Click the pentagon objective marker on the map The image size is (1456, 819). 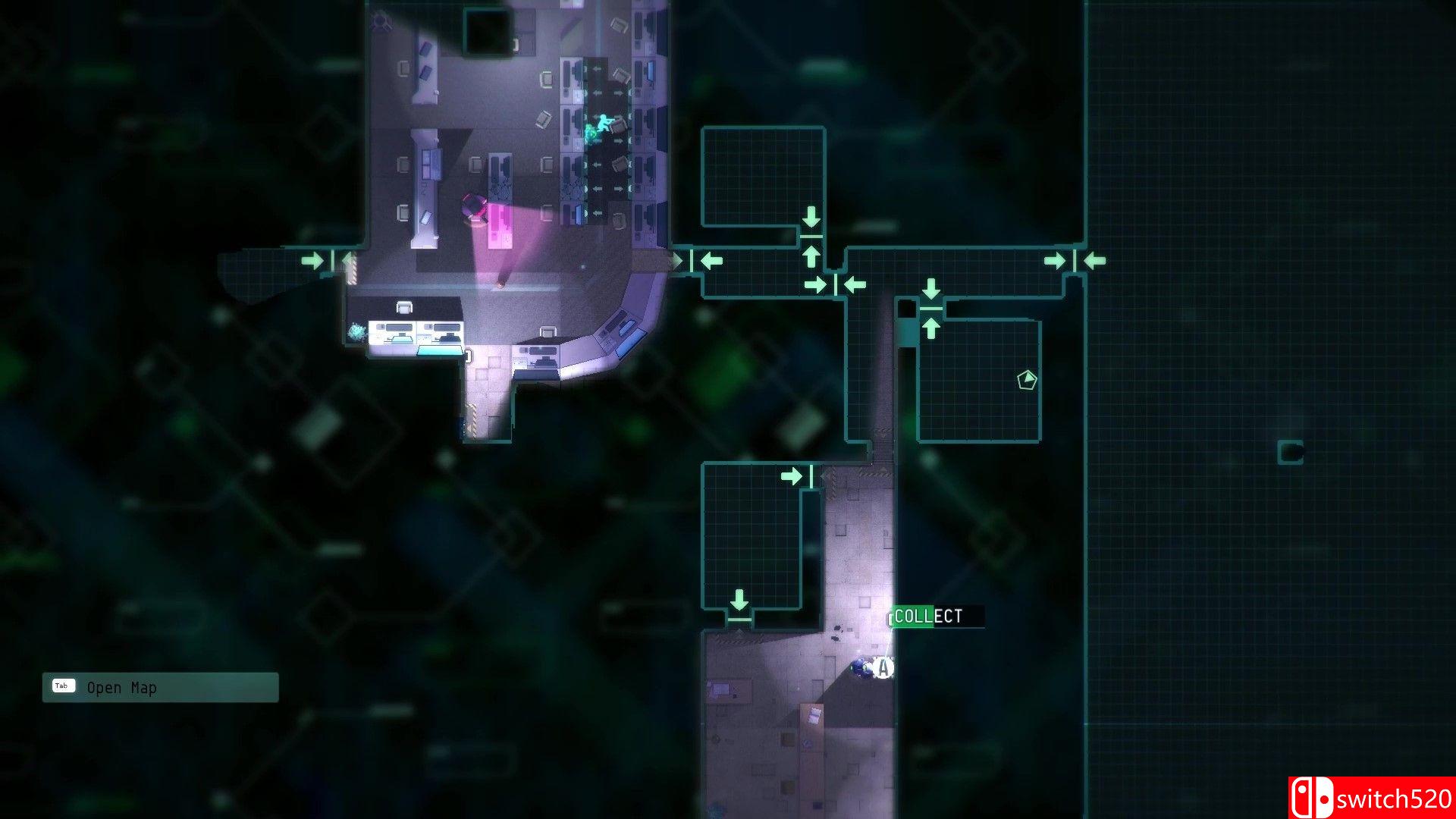(x=1026, y=380)
